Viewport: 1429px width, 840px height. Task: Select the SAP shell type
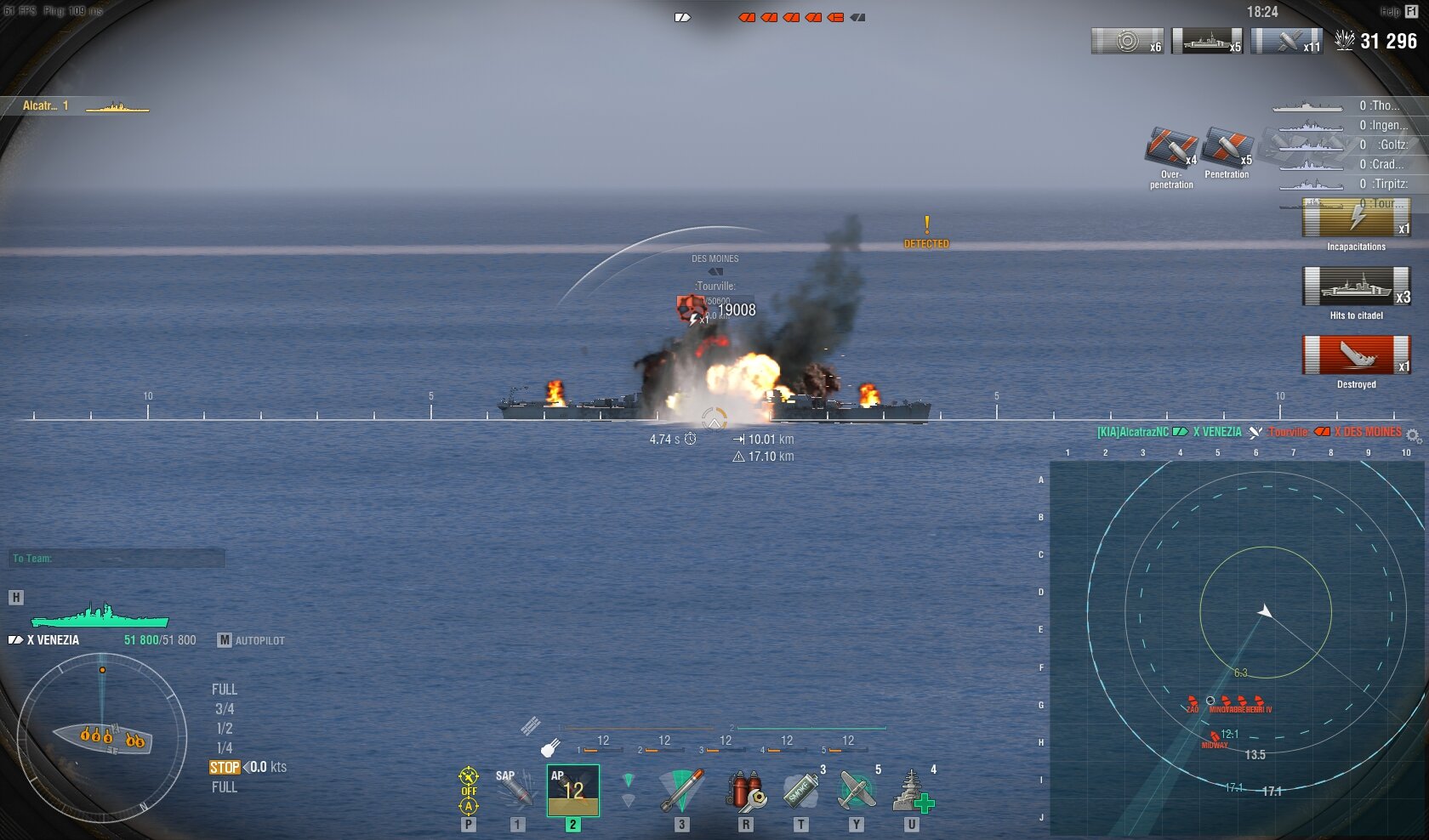point(515,790)
